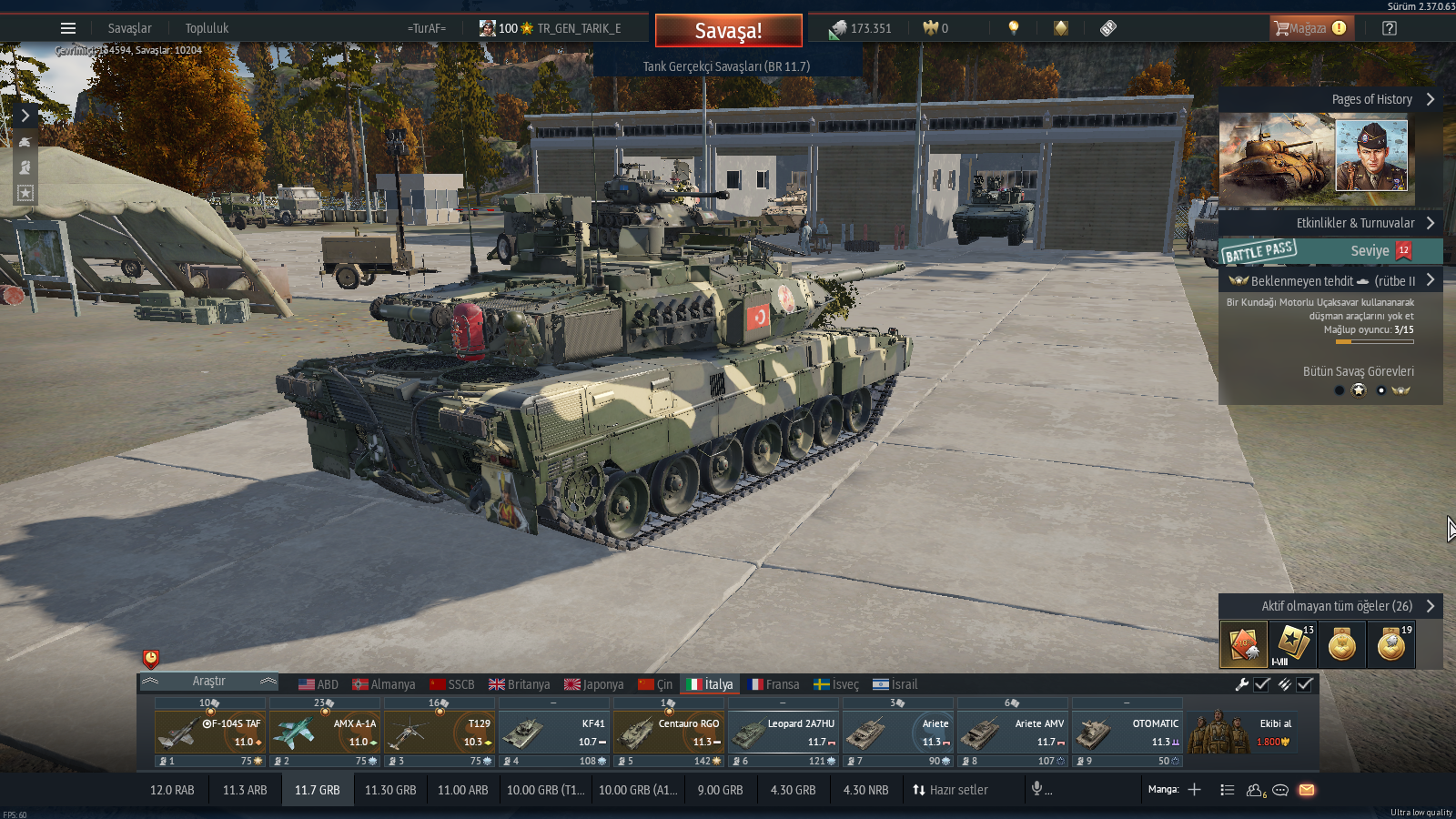Select the Leopard 2A7HU vehicle slot
Viewport: 1456px width, 819px height.
click(x=784, y=733)
